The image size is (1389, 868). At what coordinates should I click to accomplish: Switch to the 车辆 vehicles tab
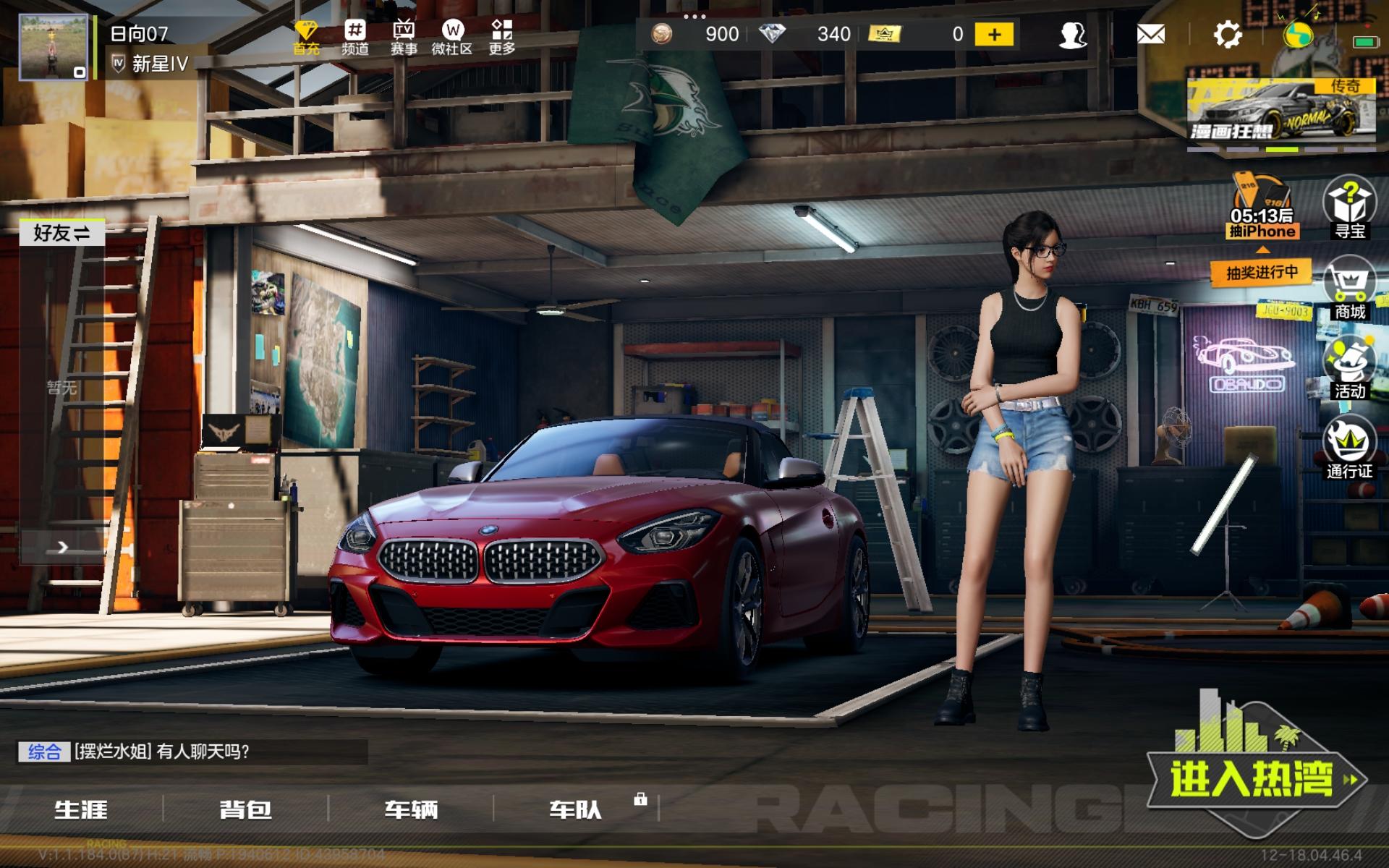point(411,809)
